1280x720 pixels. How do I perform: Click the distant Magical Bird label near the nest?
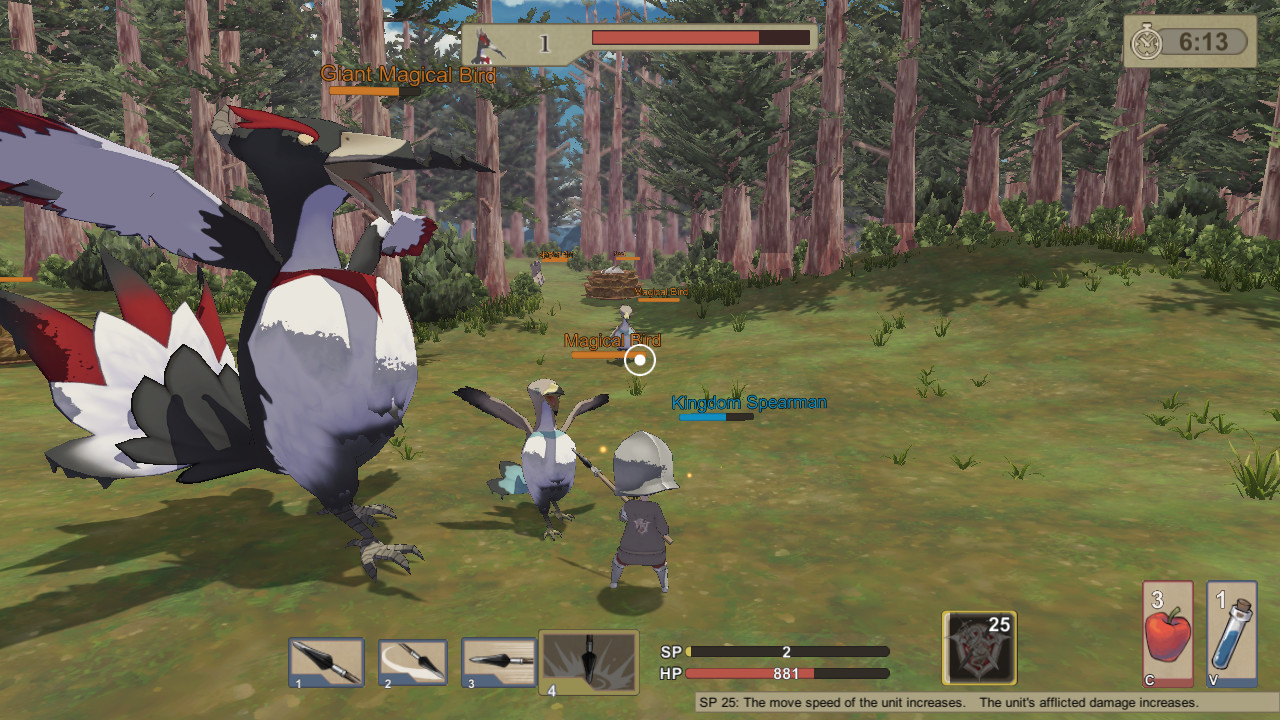click(659, 293)
